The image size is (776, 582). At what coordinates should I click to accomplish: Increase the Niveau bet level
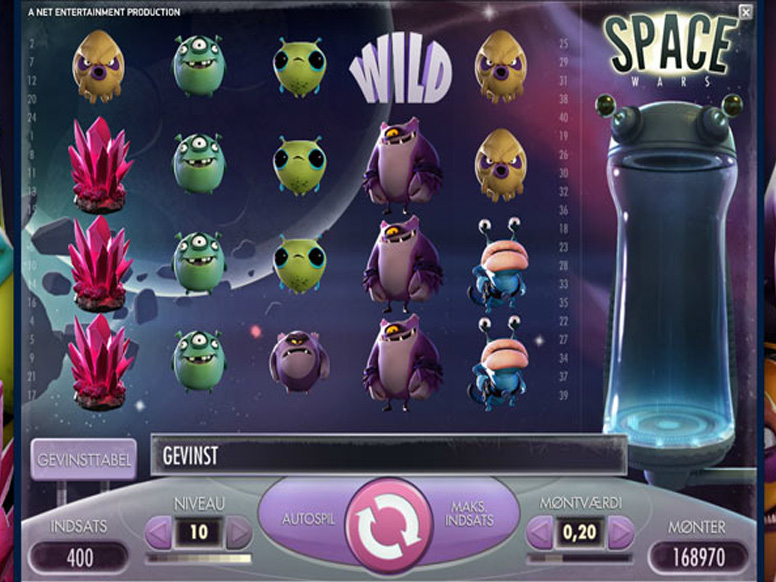[238, 533]
